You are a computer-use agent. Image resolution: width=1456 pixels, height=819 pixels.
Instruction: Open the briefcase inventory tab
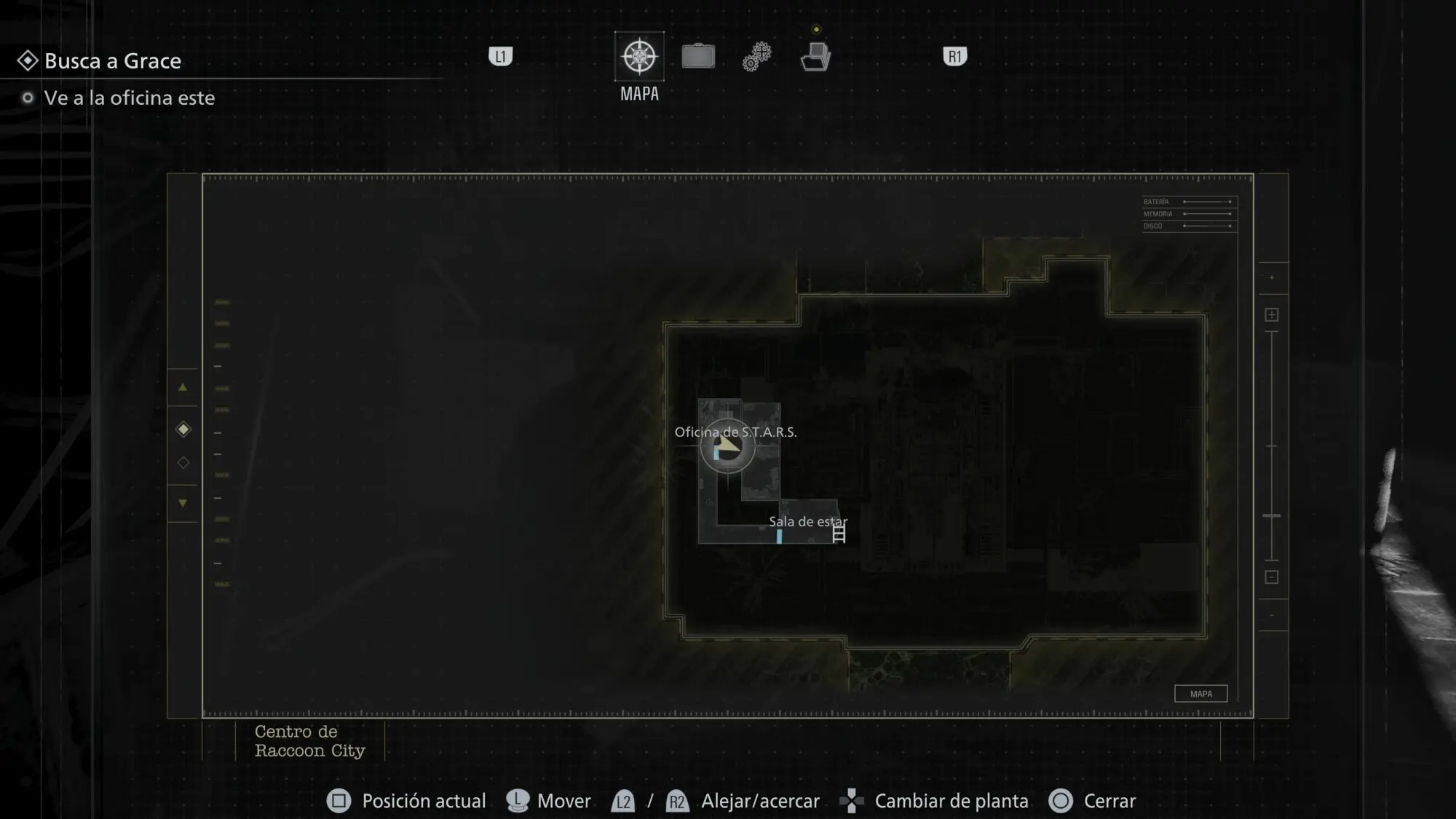698,57
